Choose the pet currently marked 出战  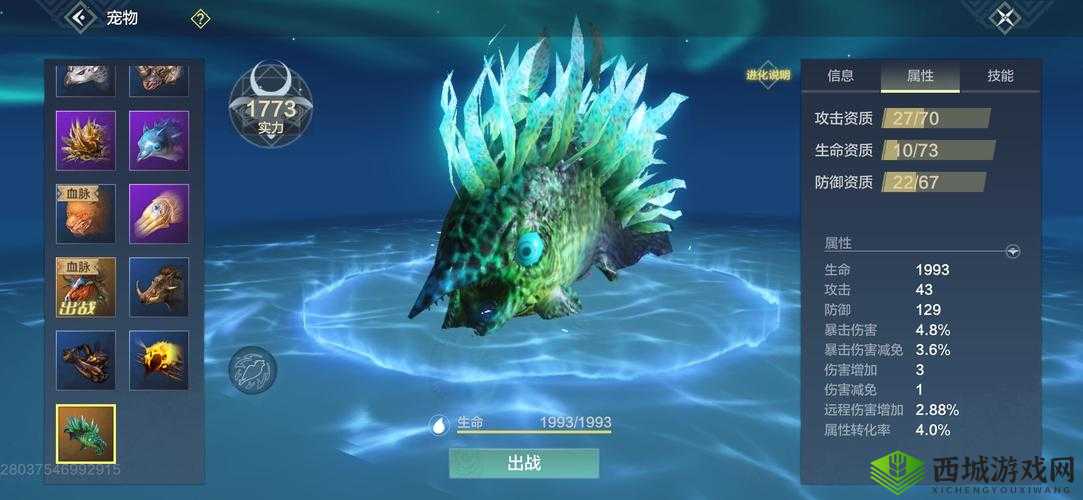86,287
